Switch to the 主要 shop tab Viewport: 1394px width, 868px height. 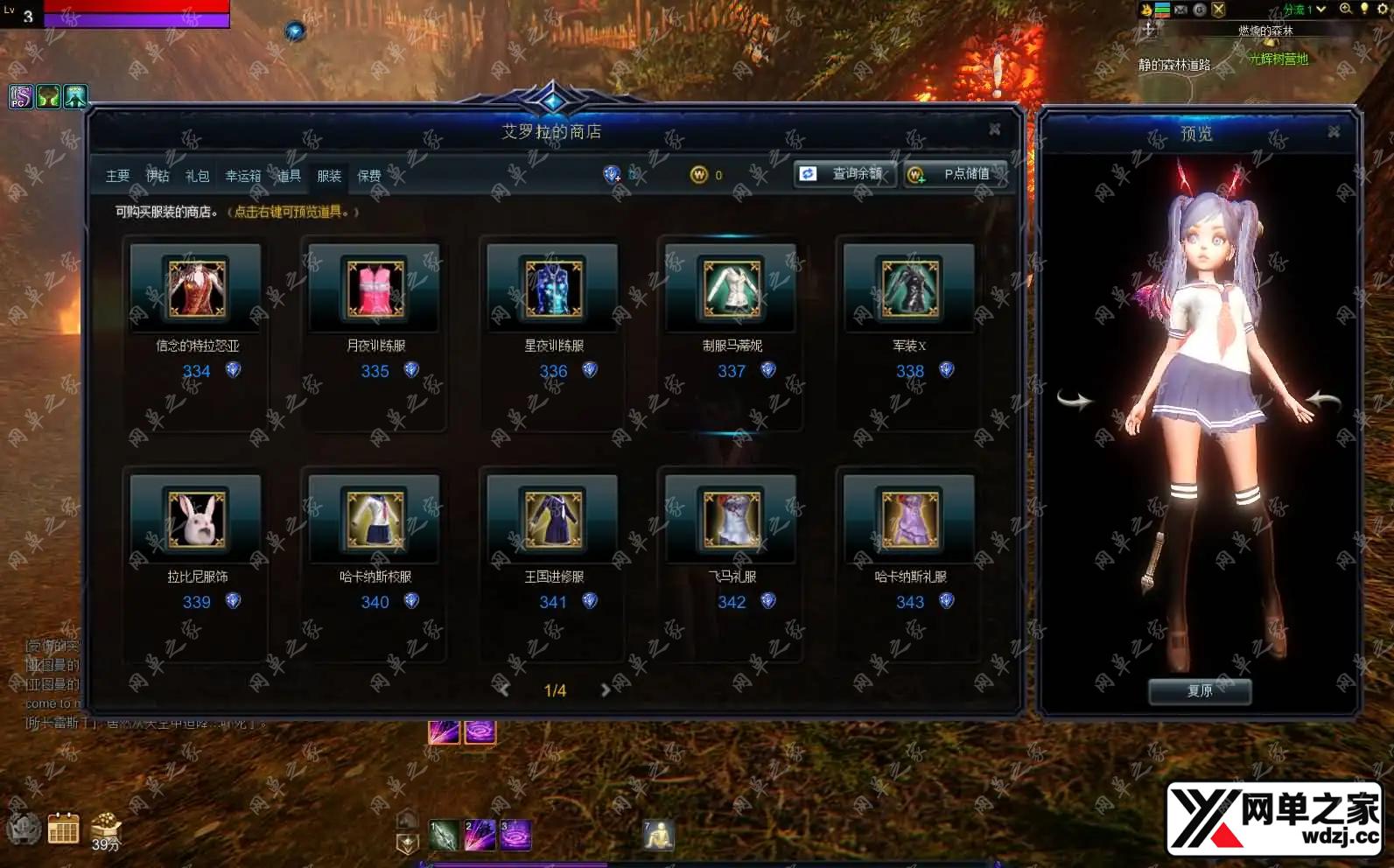point(117,176)
